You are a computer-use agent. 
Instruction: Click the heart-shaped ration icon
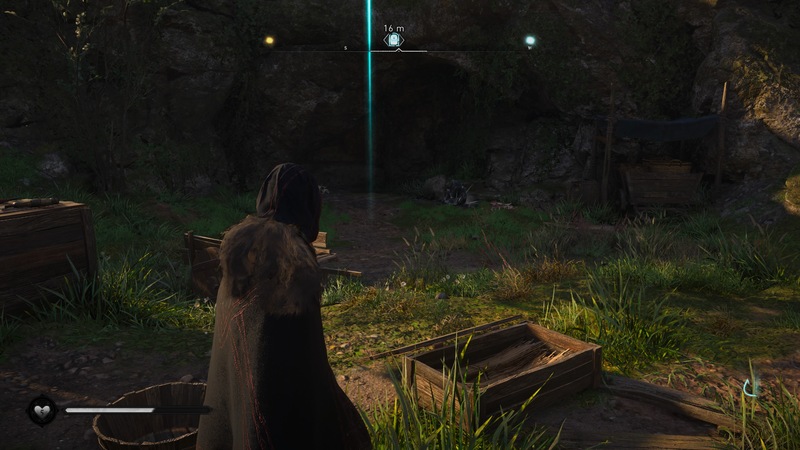(43, 409)
